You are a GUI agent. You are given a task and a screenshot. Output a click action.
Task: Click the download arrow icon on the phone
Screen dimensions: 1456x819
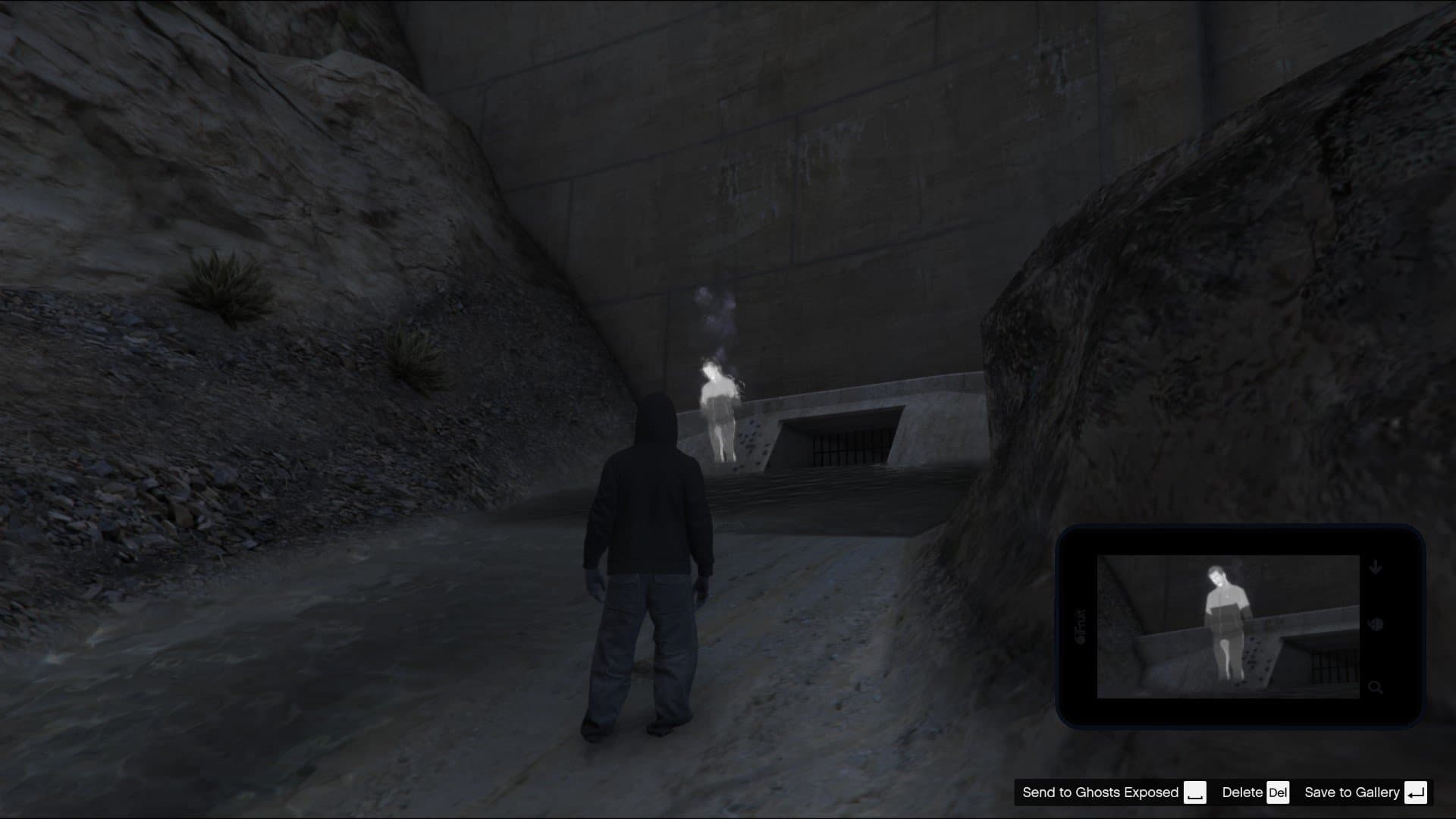point(1376,566)
